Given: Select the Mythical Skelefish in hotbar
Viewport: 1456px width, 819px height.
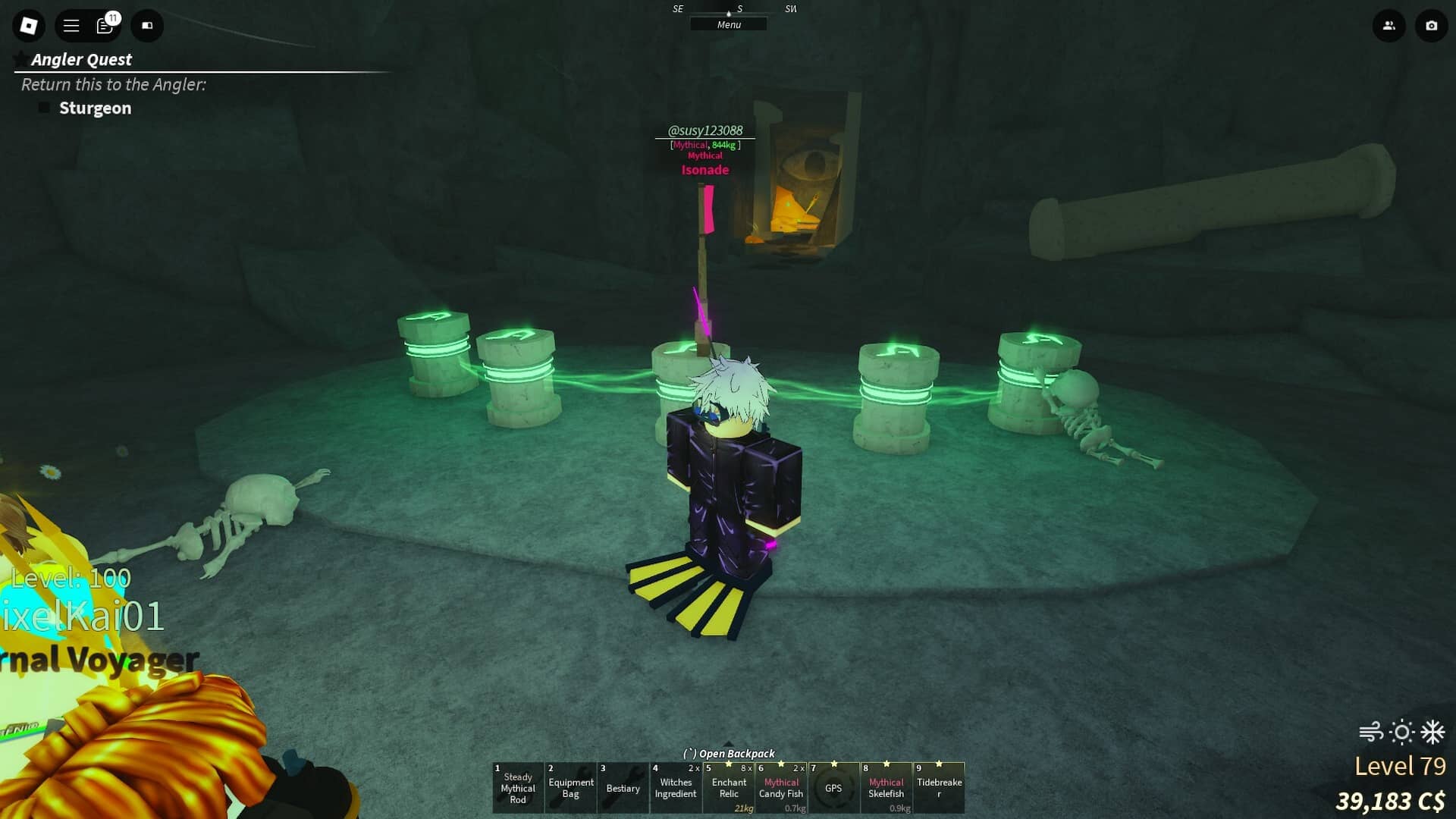Looking at the screenshot, I should pyautogui.click(x=886, y=788).
